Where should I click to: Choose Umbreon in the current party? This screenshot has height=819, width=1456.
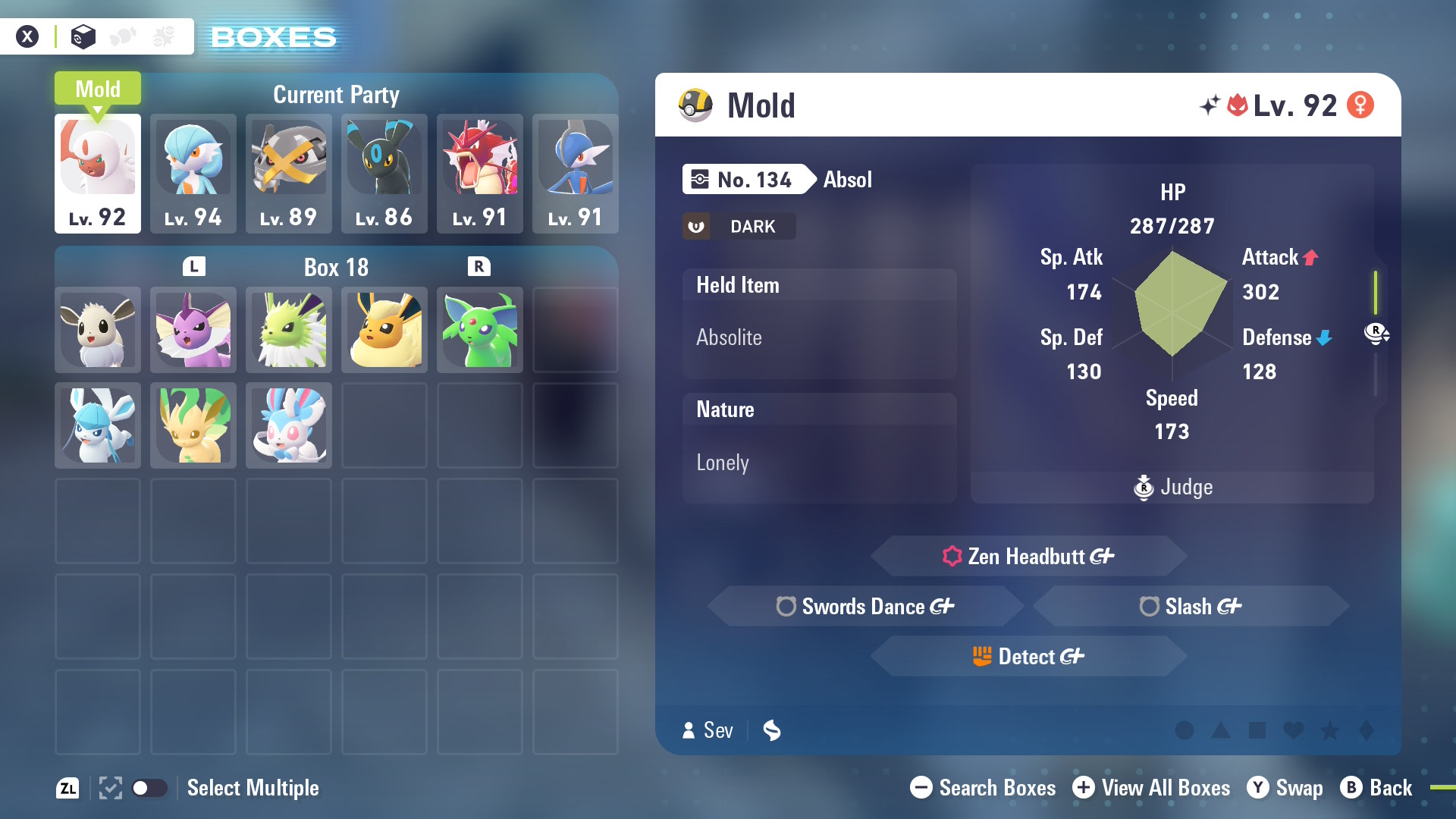pyautogui.click(x=384, y=173)
